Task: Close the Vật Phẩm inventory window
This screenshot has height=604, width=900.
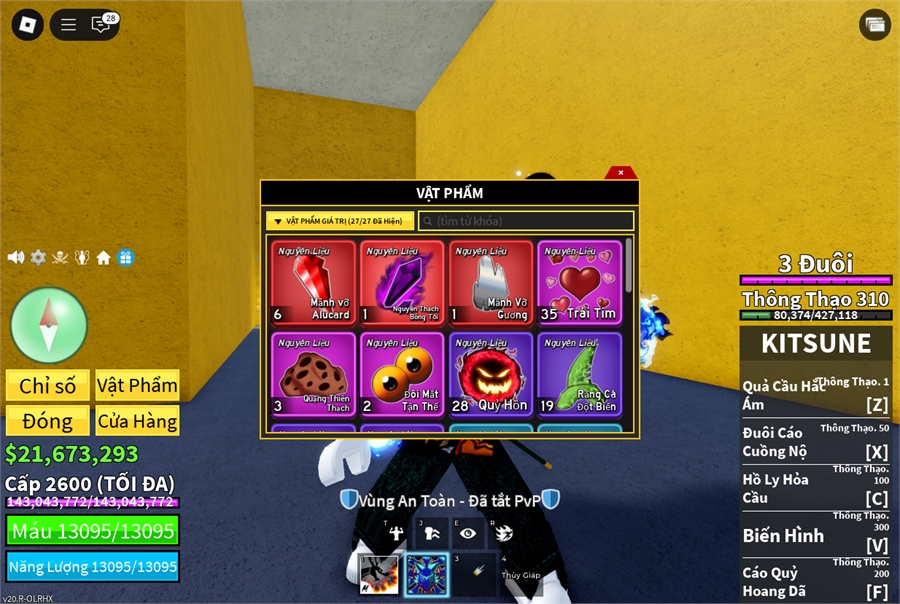Action: 621,173
